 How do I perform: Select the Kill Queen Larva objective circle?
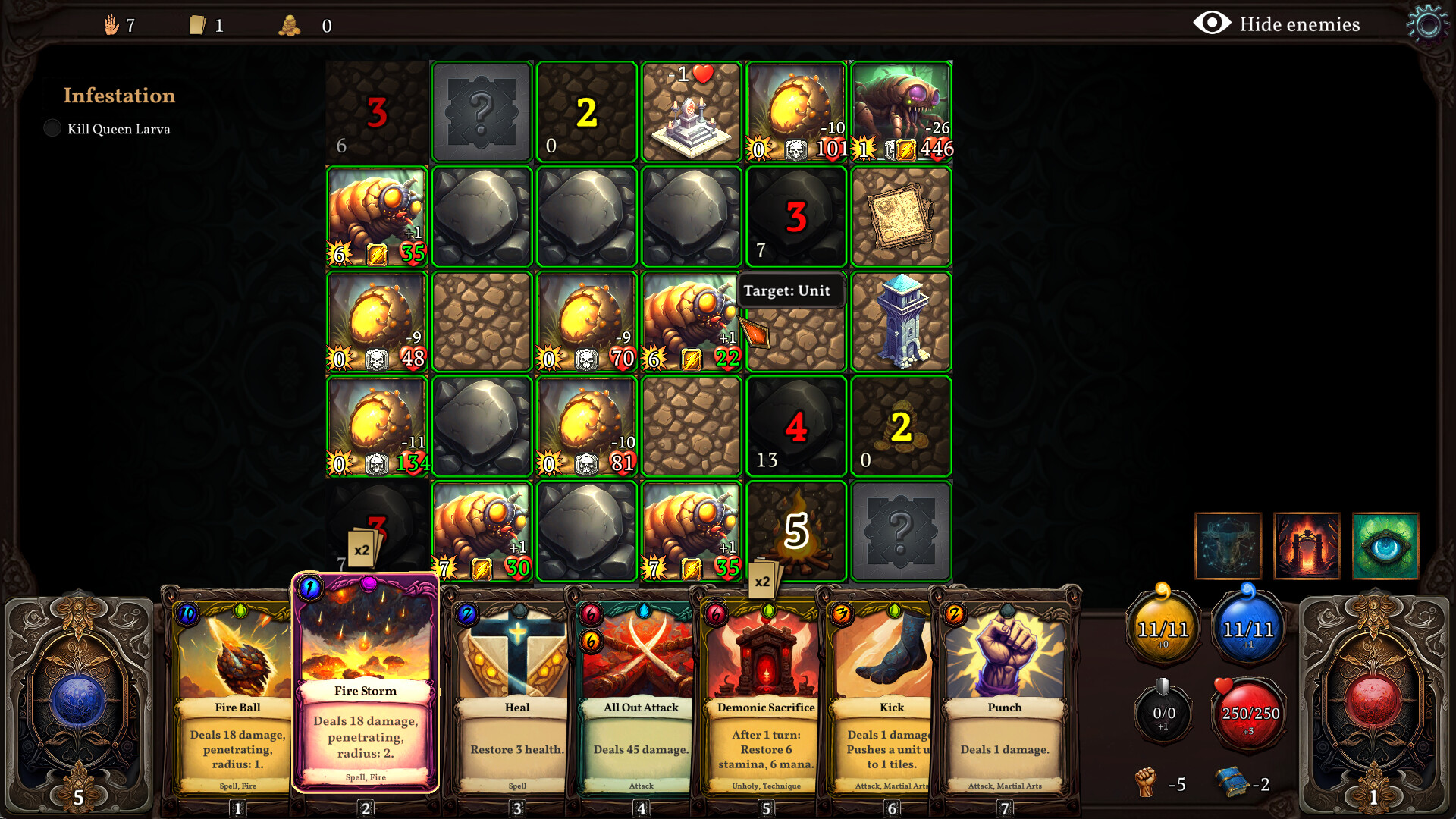click(52, 128)
